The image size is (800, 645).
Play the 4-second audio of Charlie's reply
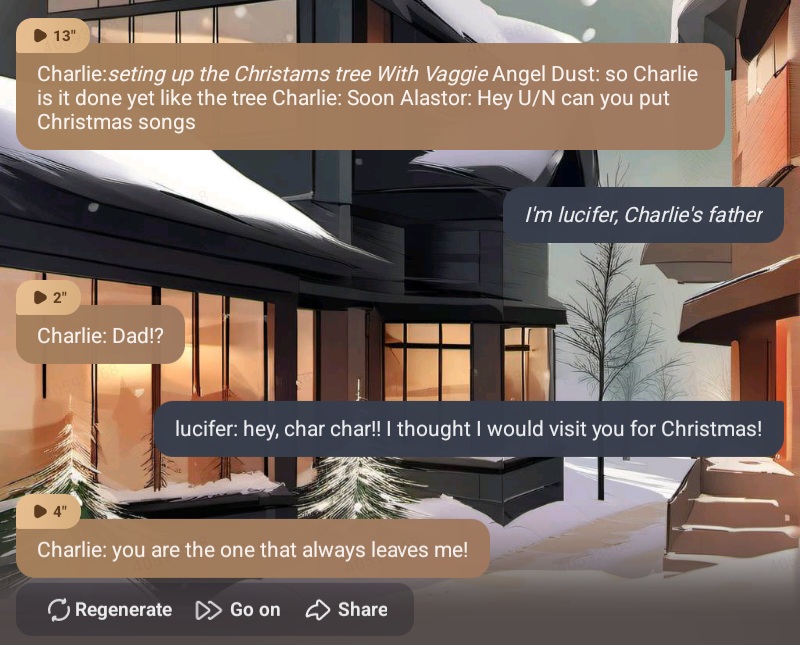point(49,512)
